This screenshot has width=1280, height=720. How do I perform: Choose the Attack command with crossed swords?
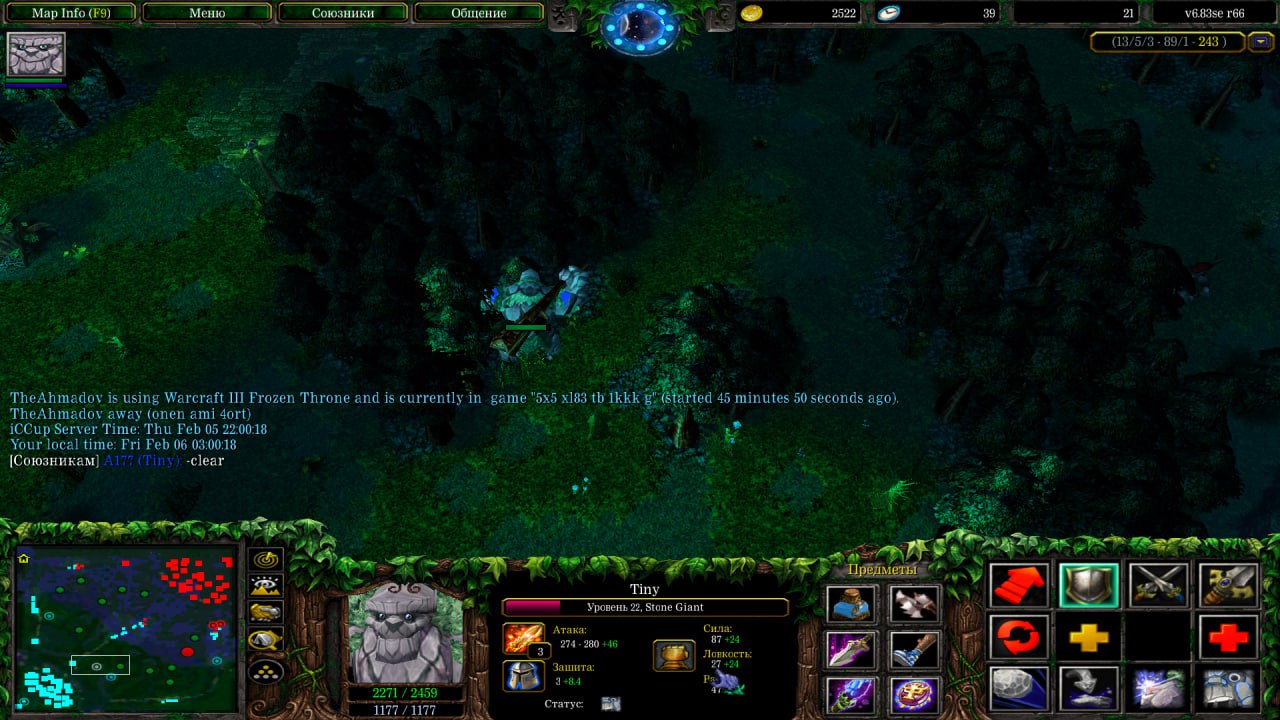(1158, 586)
